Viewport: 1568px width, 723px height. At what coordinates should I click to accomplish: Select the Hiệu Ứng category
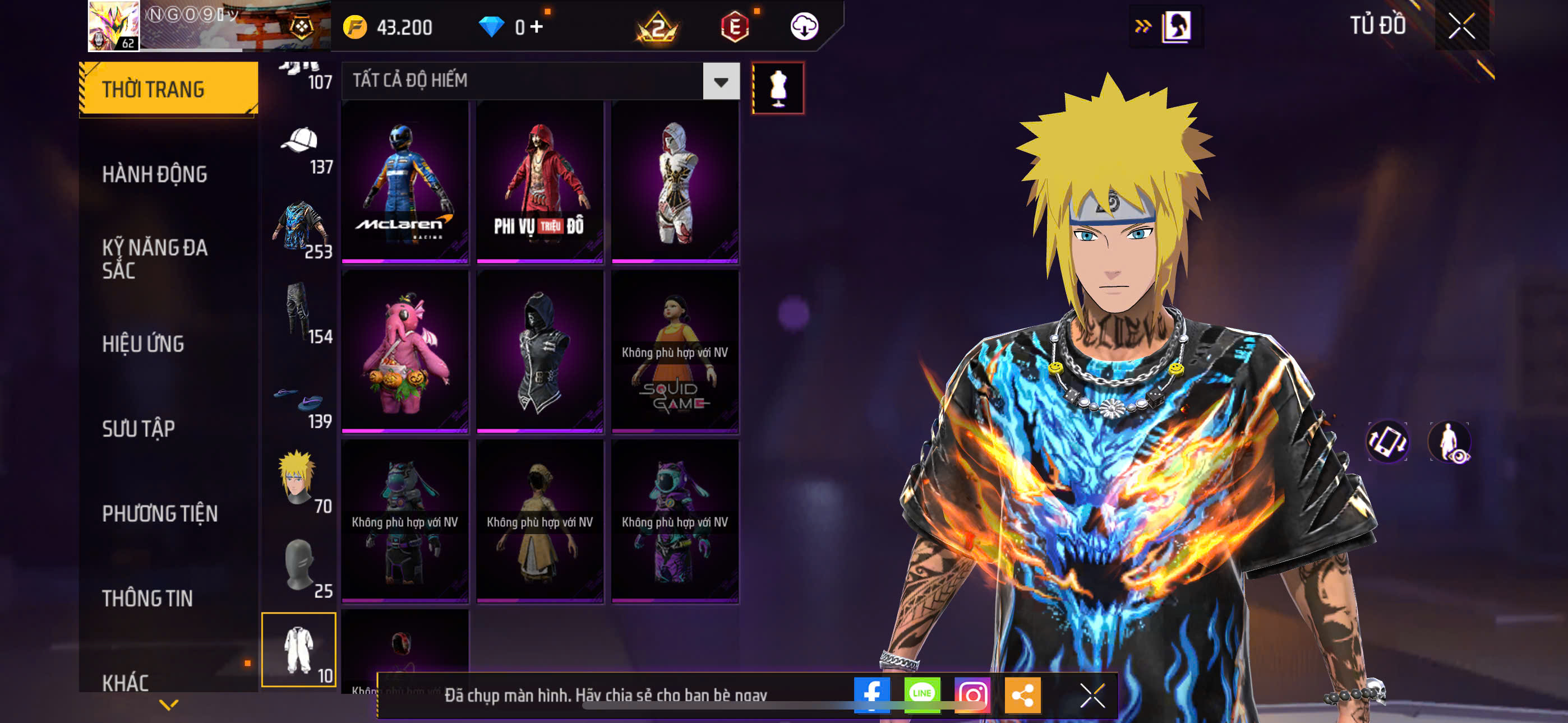point(143,344)
